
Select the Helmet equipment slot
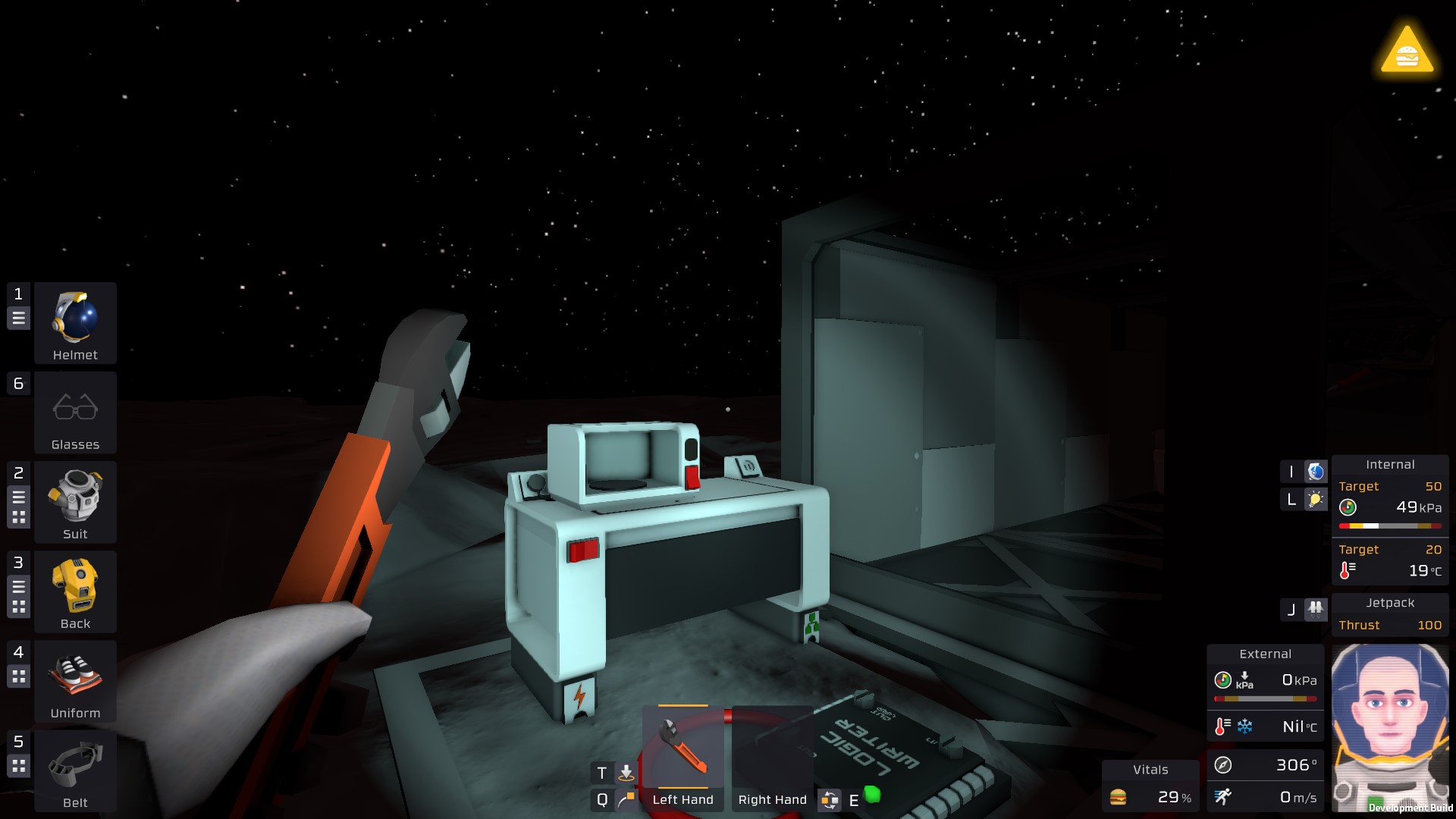point(75,322)
